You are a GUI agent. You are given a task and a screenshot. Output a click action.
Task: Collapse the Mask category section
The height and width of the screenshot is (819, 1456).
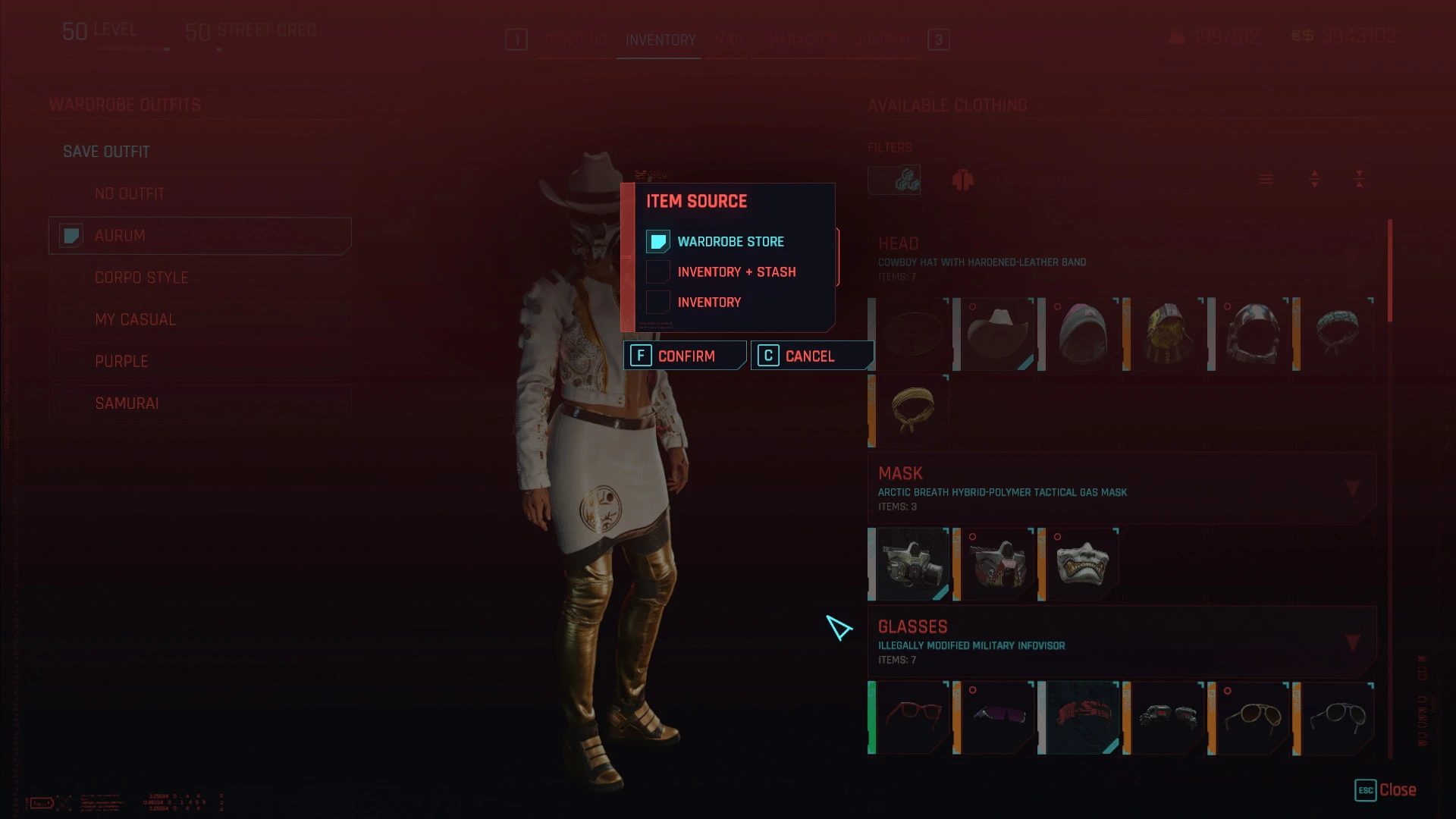pyautogui.click(x=1353, y=488)
